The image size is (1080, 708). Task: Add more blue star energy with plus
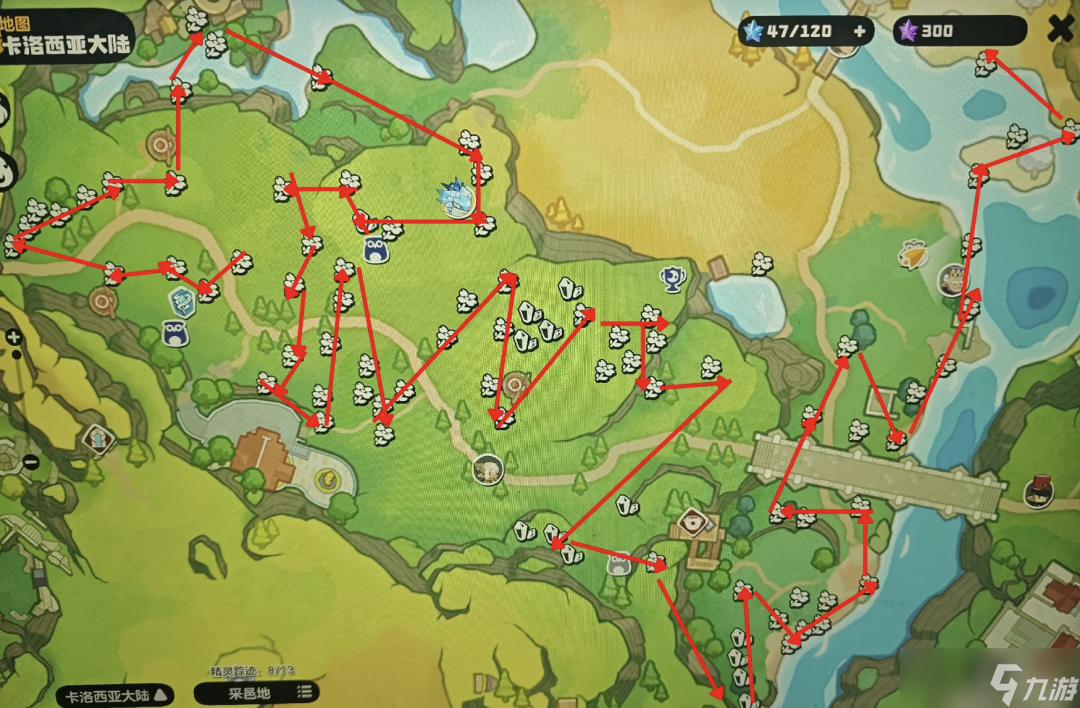tap(859, 31)
